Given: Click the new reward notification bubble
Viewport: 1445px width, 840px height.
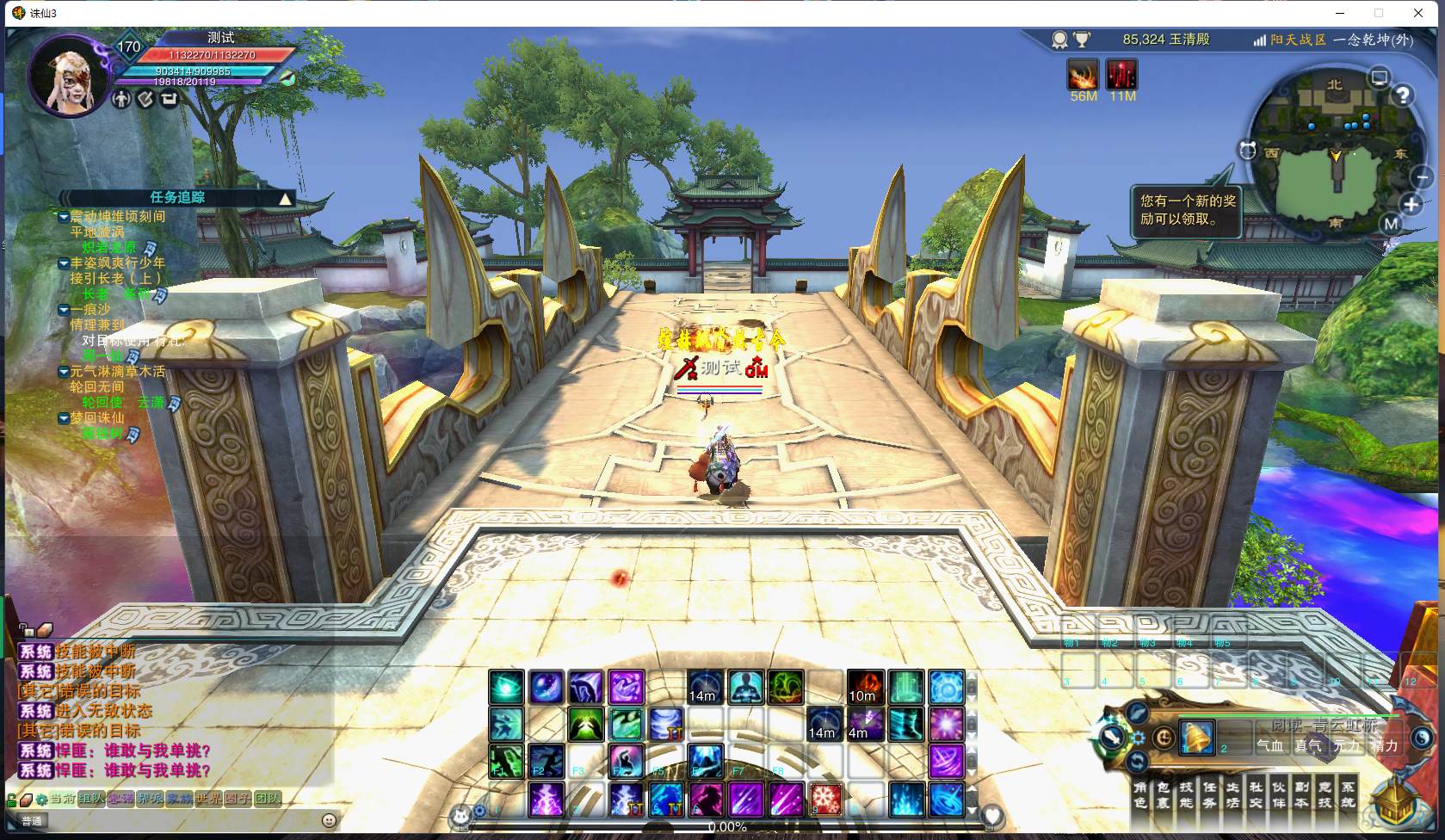Looking at the screenshot, I should tap(1186, 210).
